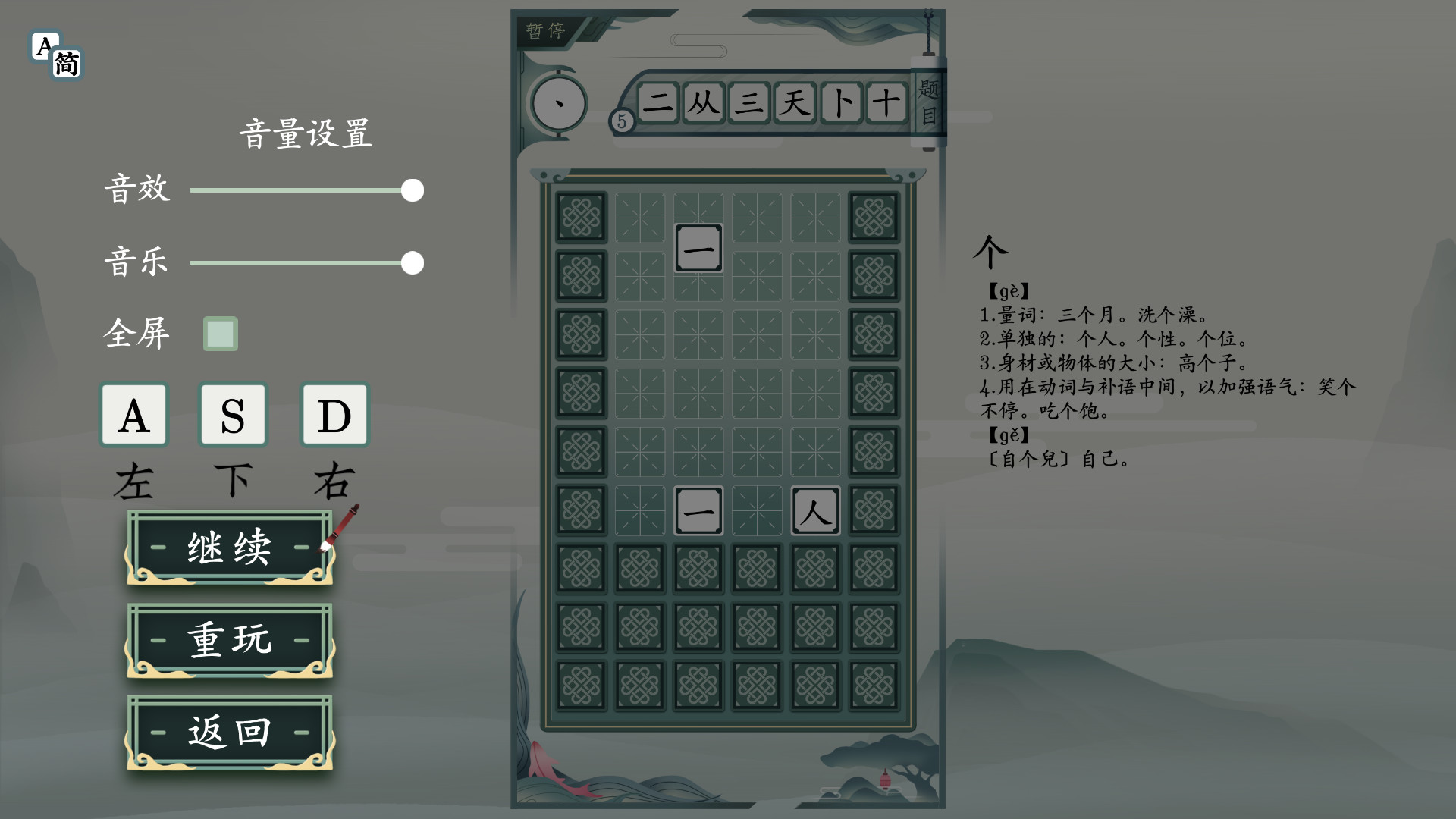Select the 二 tile in the queue

pyautogui.click(x=659, y=104)
